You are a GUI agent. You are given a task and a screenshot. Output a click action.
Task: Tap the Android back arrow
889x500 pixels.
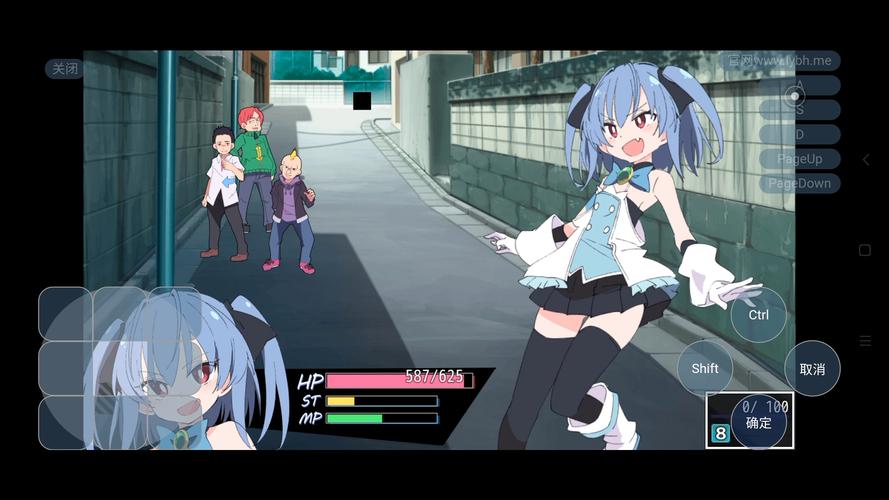click(866, 160)
